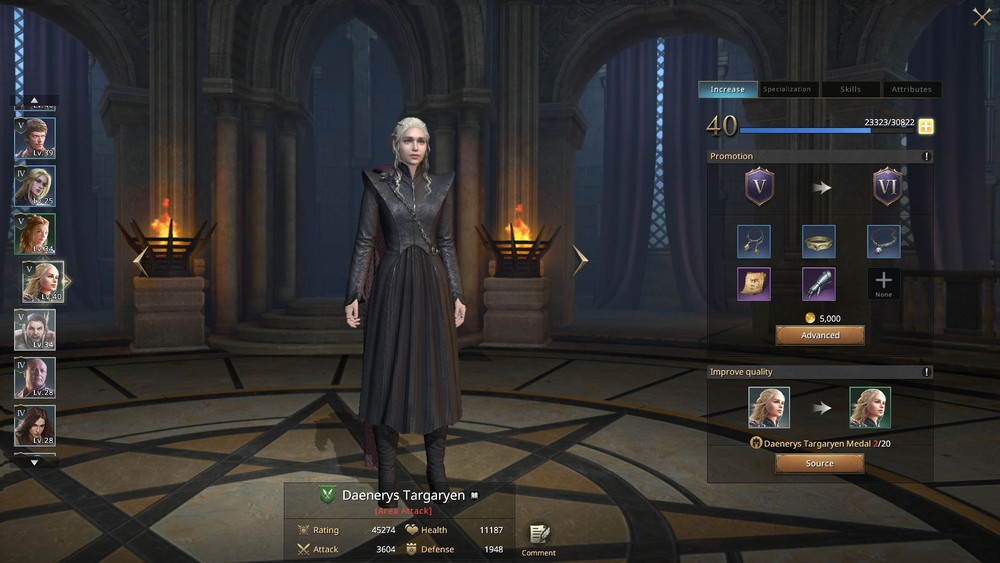The width and height of the screenshot is (1000, 563).
Task: Select the parchment scroll promotion item
Action: (x=753, y=284)
